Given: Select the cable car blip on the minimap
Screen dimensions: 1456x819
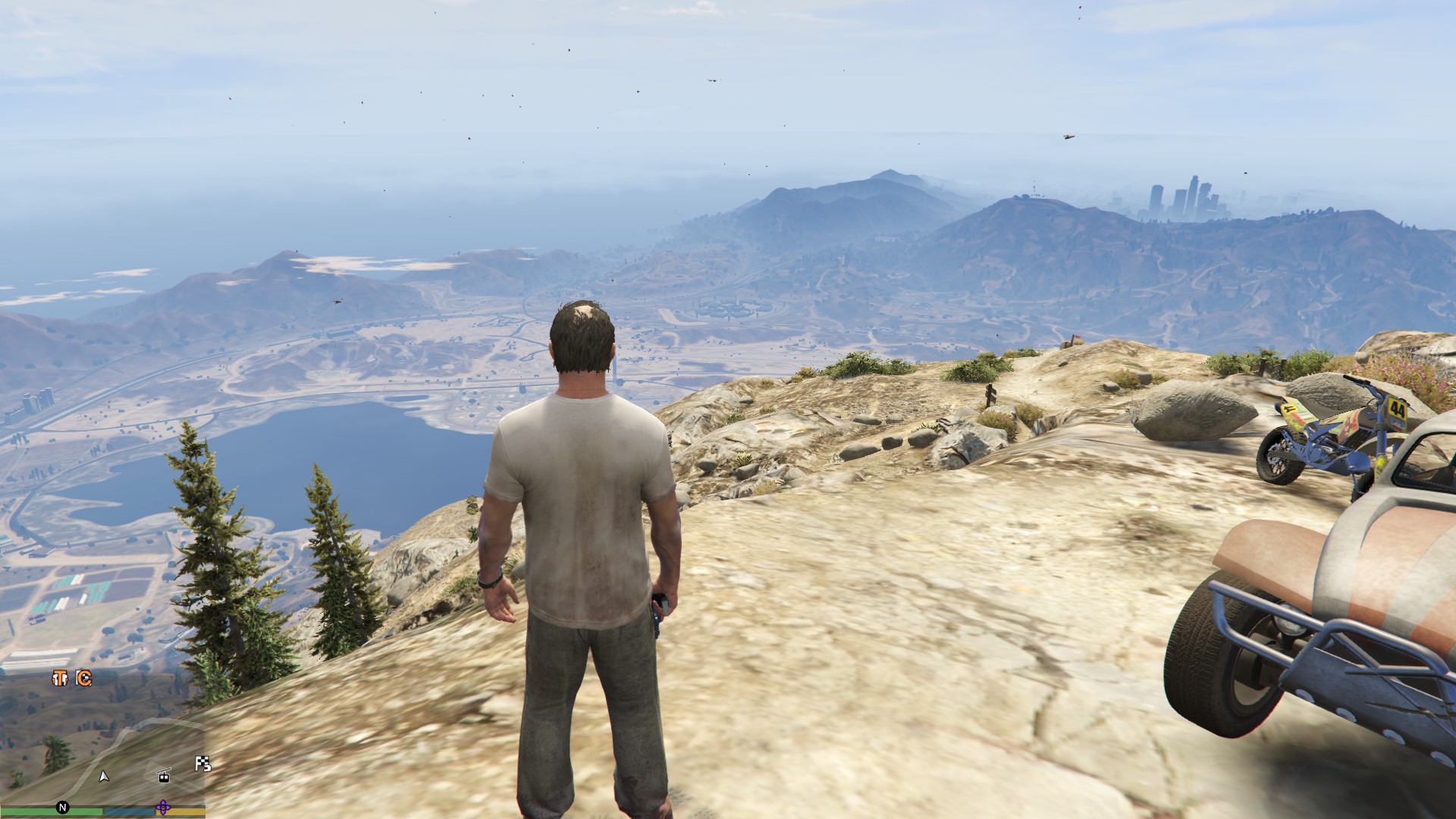Looking at the screenshot, I should tap(163, 775).
